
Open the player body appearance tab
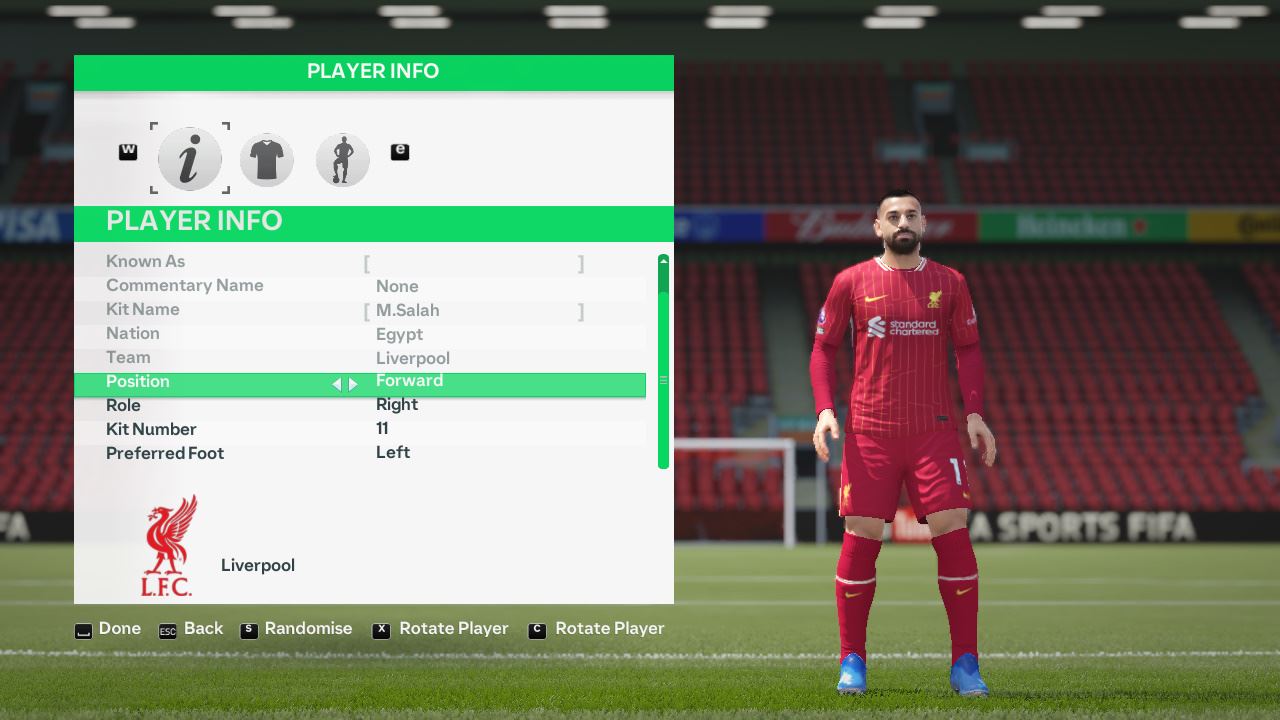(342, 159)
